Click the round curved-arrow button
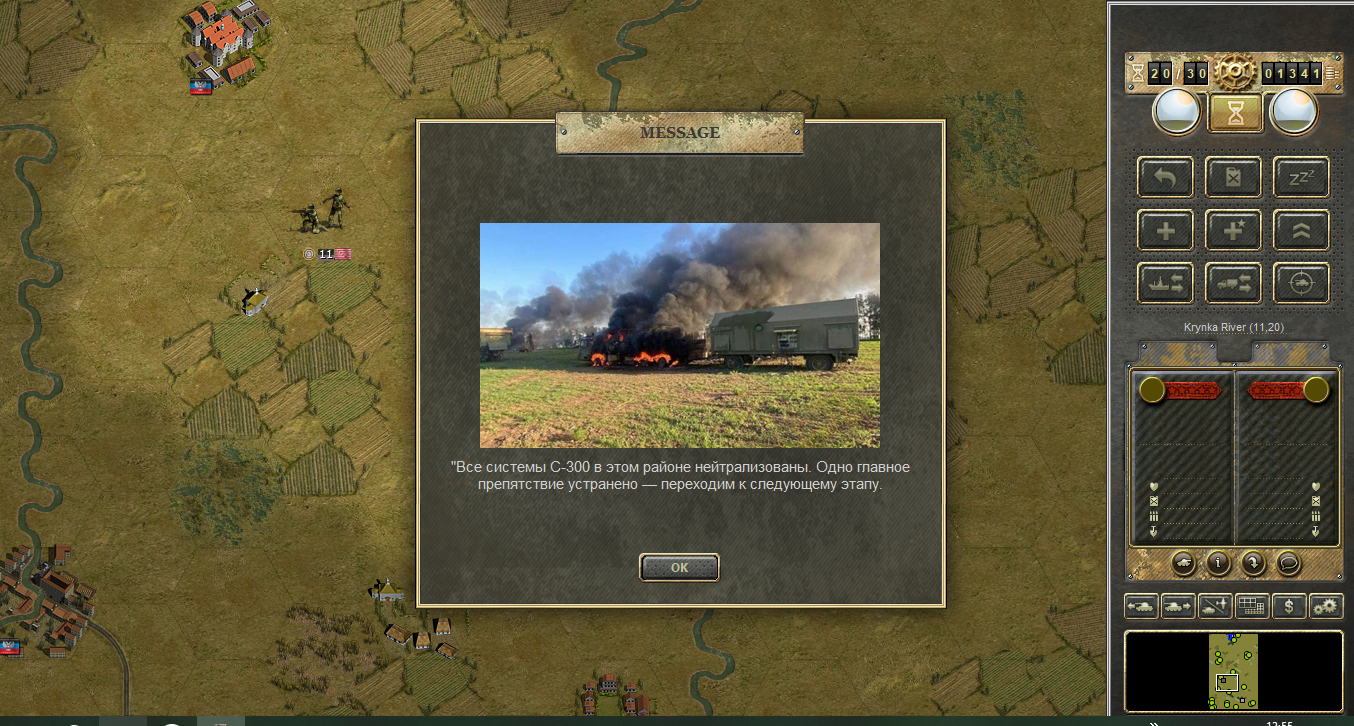 click(1253, 563)
